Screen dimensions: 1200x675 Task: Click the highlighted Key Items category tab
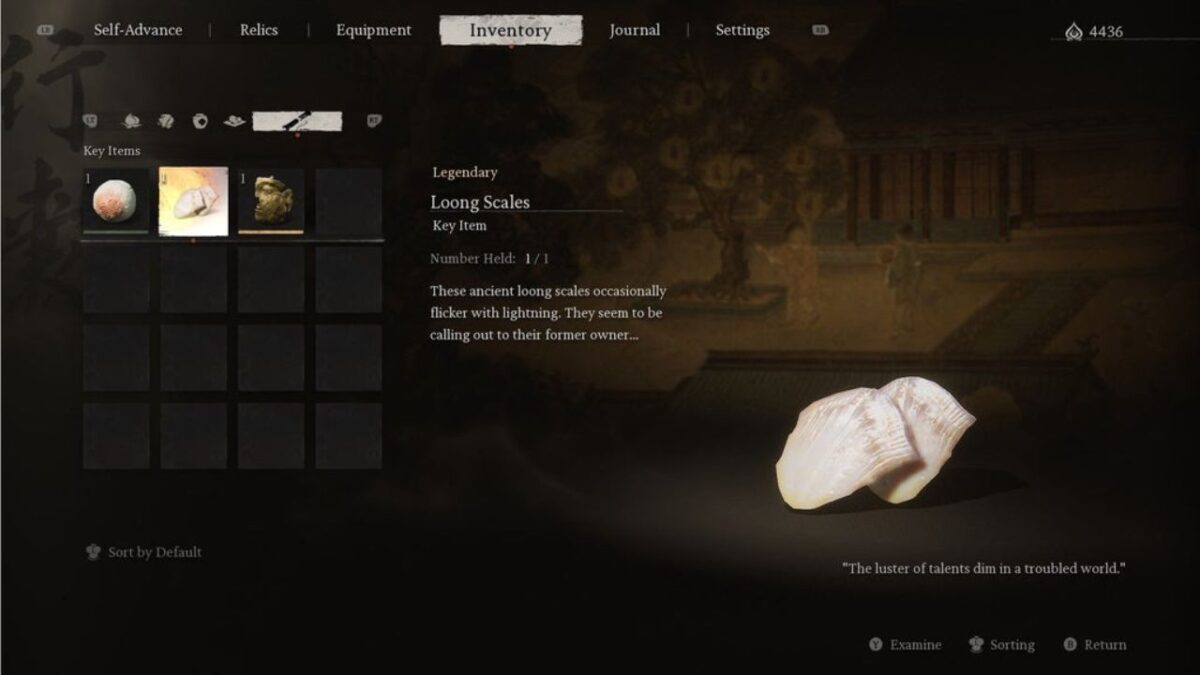pyautogui.click(x=297, y=122)
